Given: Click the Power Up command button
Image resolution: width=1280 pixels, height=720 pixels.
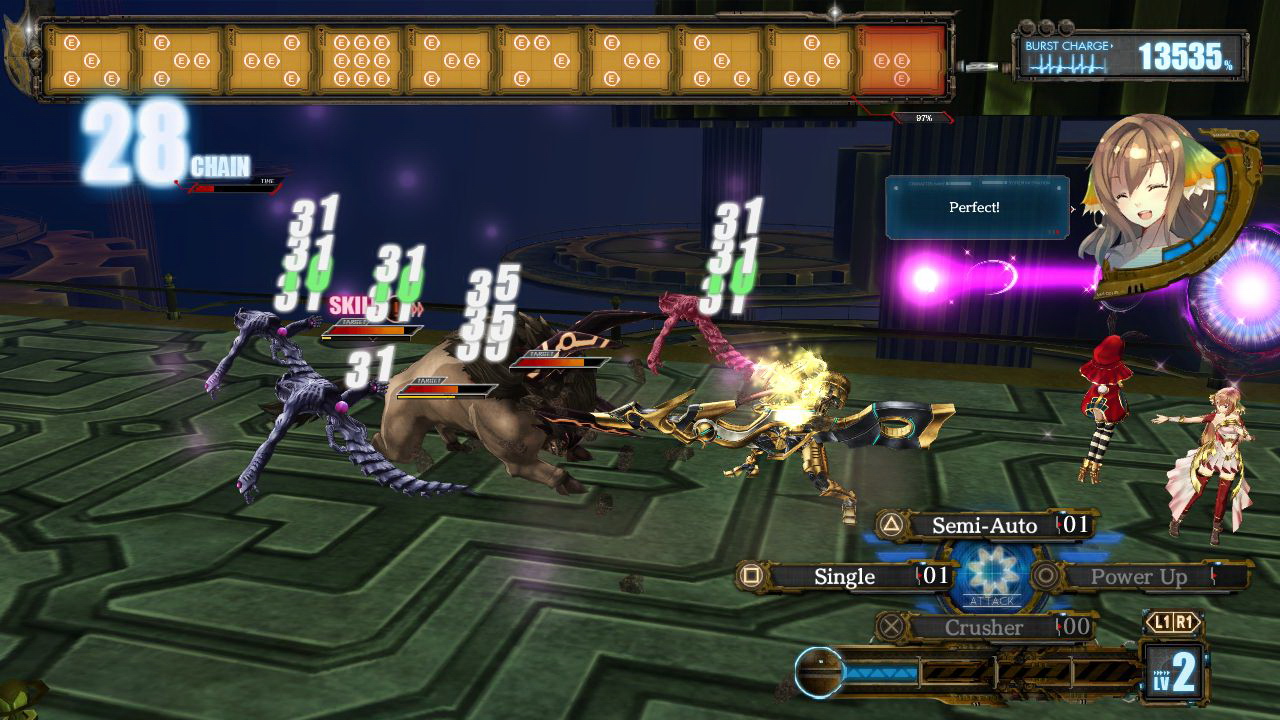Looking at the screenshot, I should pos(1138,576).
